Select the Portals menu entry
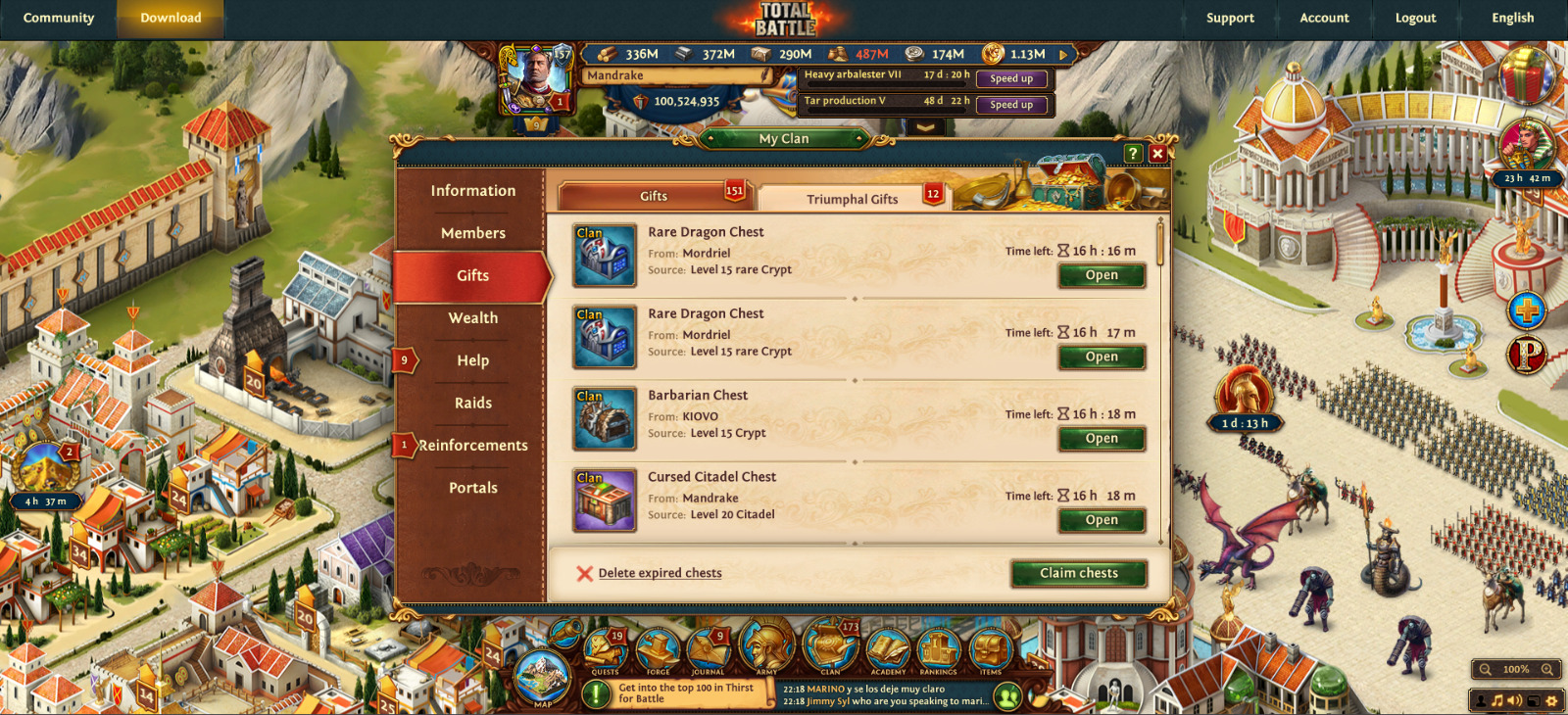This screenshot has width=1568, height=715. pos(472,488)
